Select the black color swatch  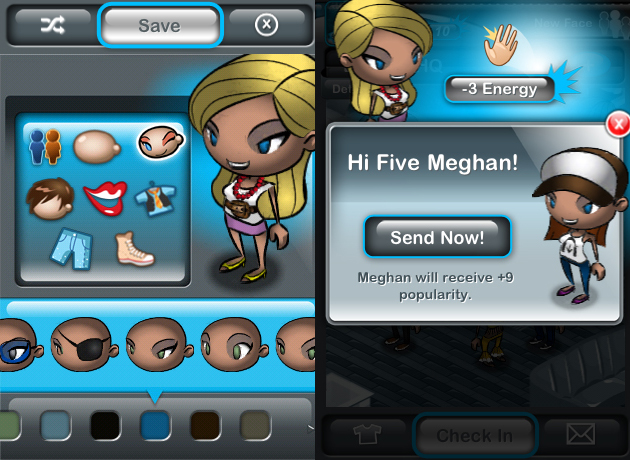tap(105, 425)
